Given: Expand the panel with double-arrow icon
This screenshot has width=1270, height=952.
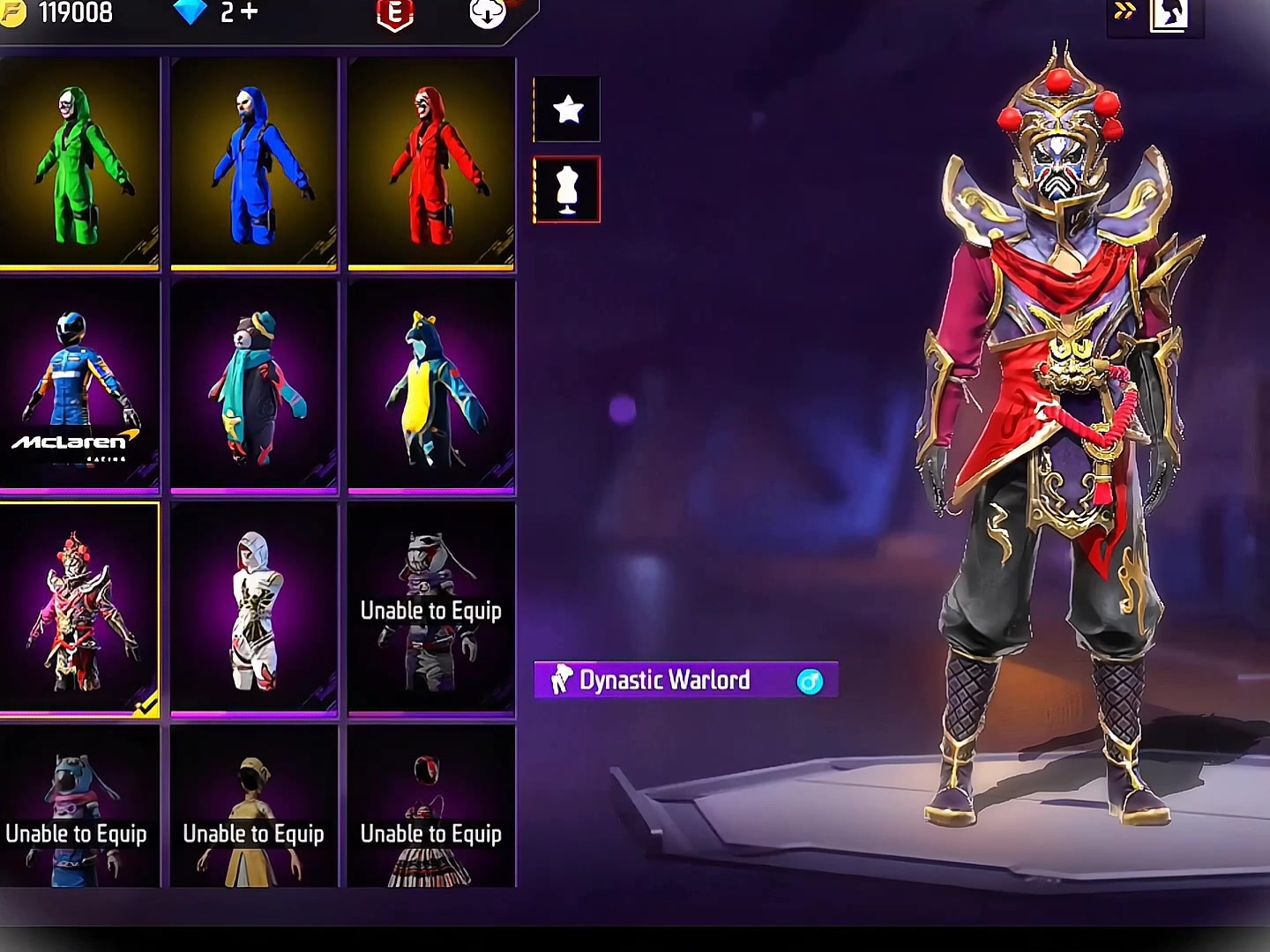Looking at the screenshot, I should [x=1124, y=11].
